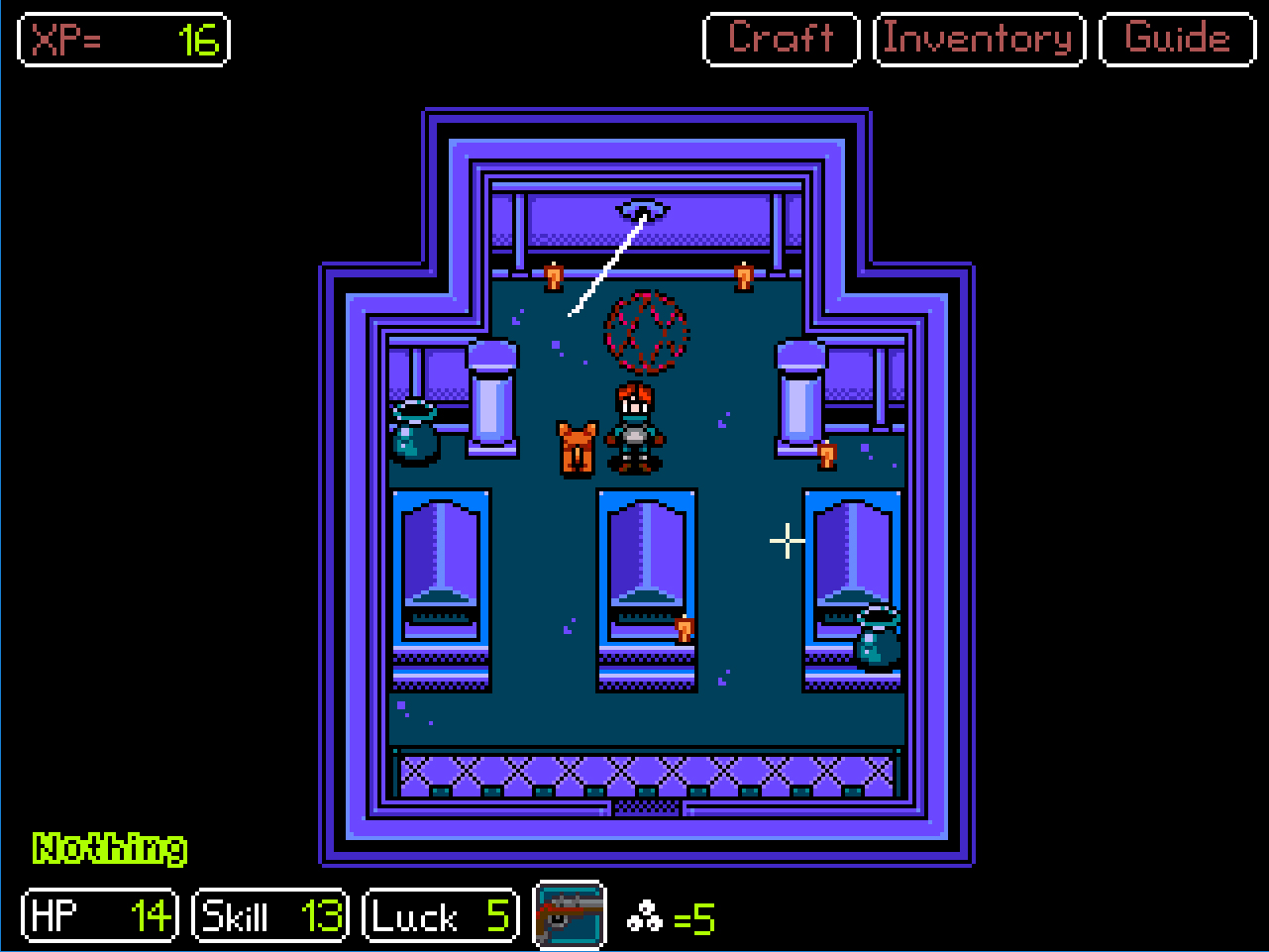Click the pellet ammo icon
The image size is (1269, 952).
[x=646, y=918]
